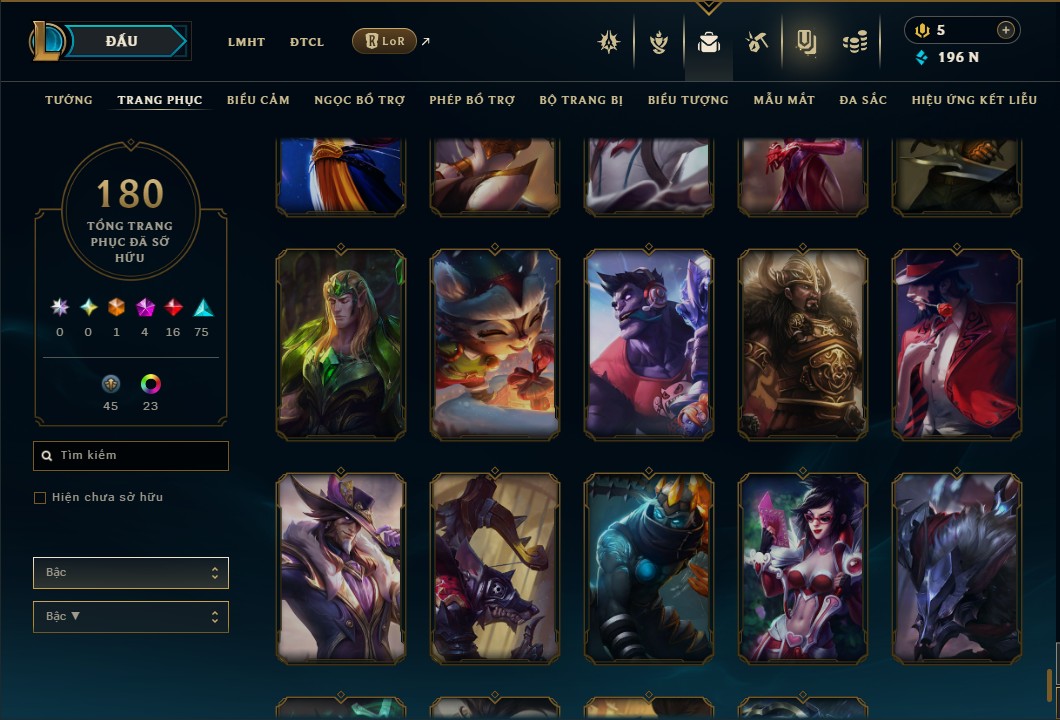
Task: Launch the LoR button
Action: [x=384, y=41]
